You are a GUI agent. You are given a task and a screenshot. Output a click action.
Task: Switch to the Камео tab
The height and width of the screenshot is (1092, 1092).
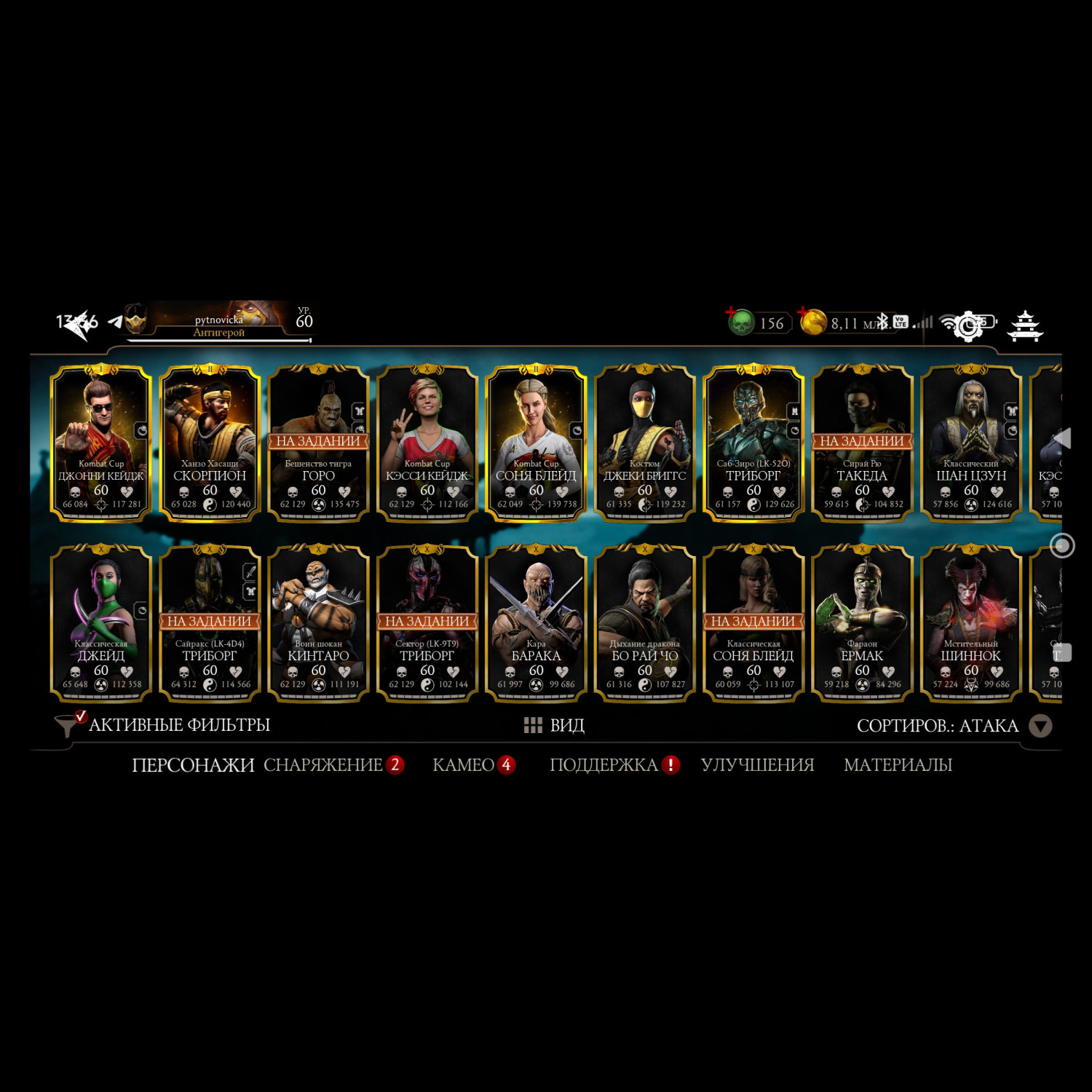464,765
